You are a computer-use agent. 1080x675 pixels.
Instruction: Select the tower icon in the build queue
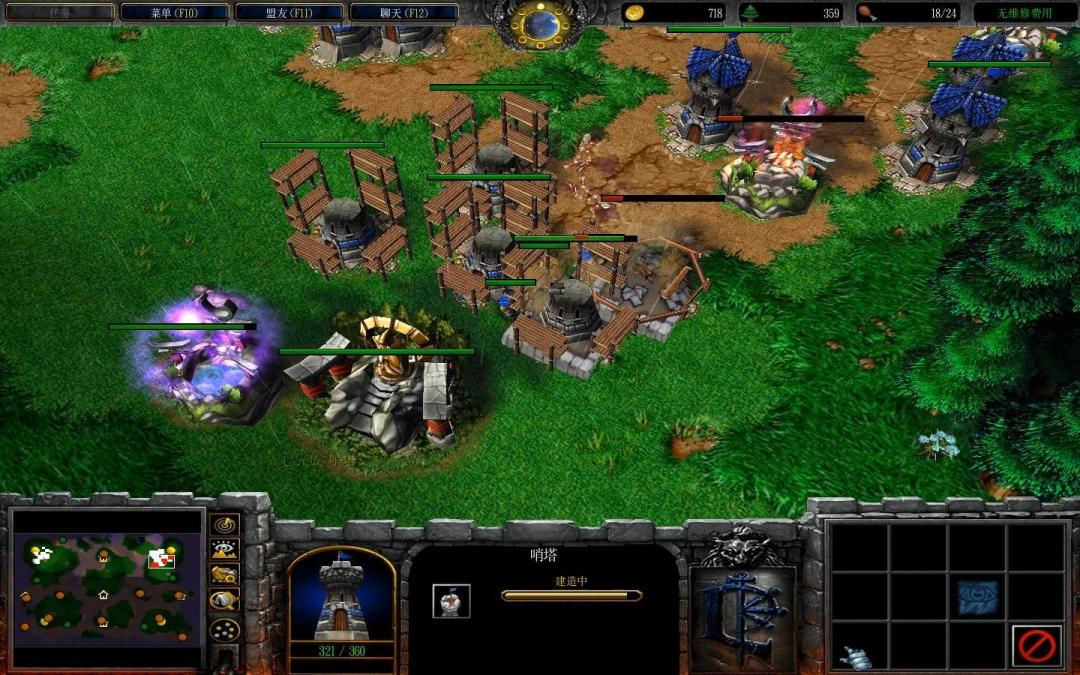point(451,600)
